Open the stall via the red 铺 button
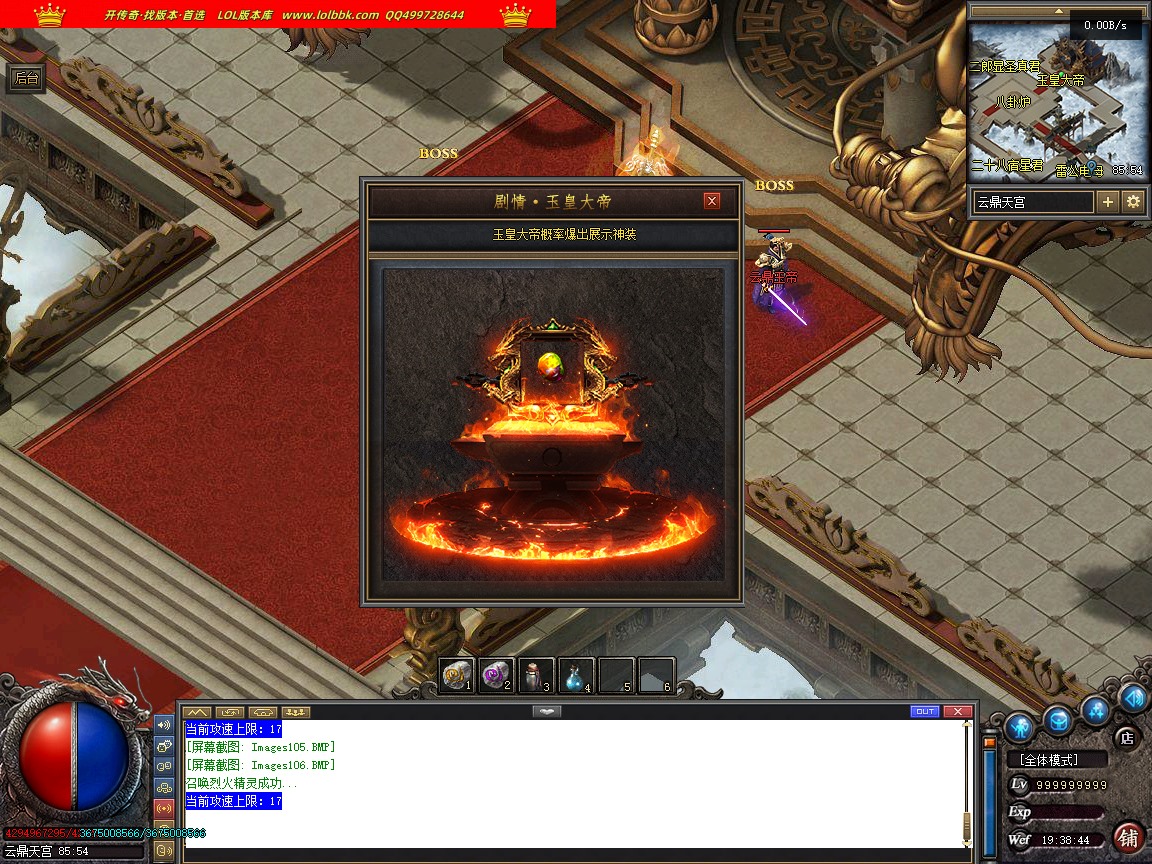1152x864 pixels. [1129, 836]
